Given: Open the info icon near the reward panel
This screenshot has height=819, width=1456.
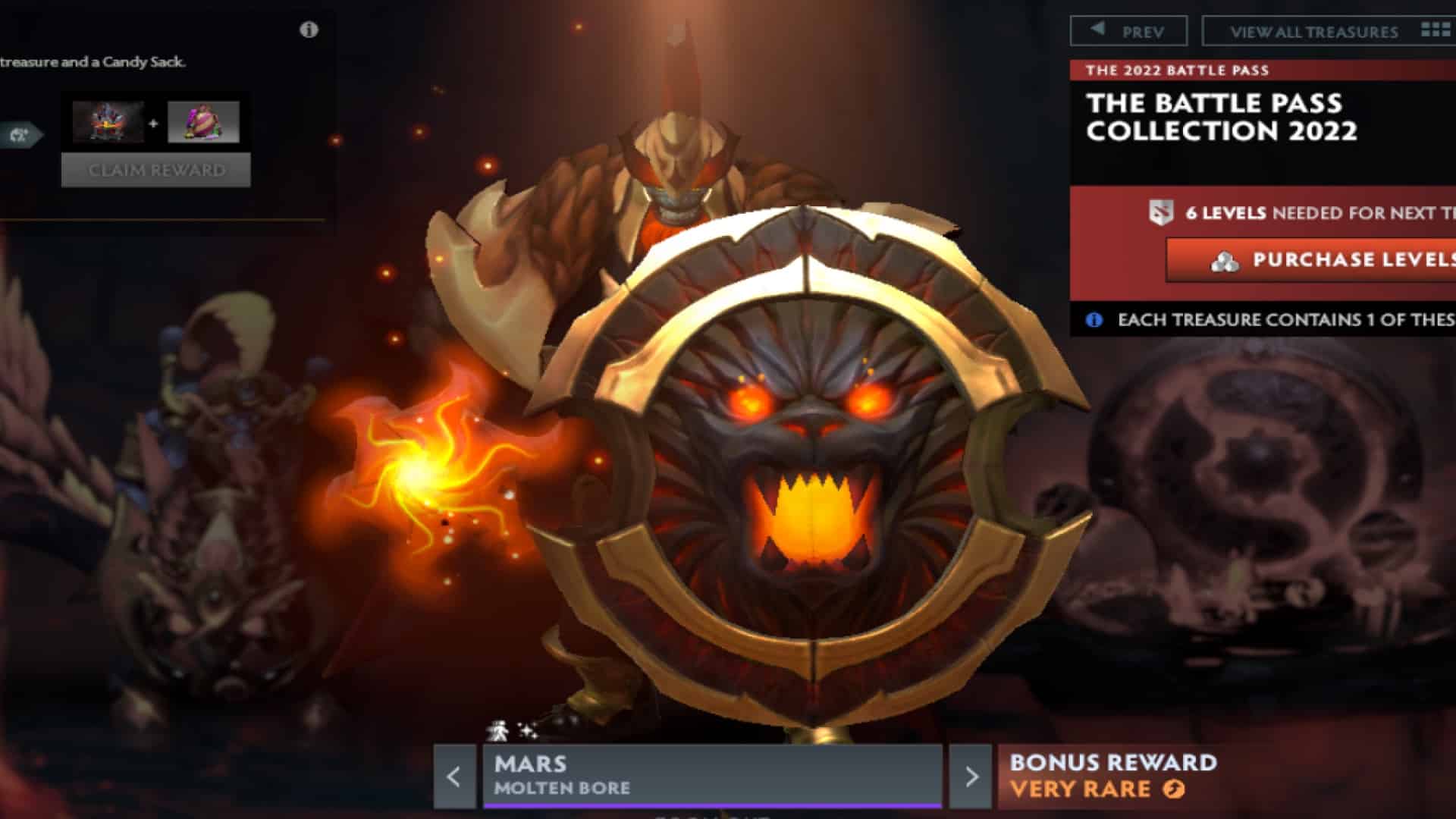Looking at the screenshot, I should pos(309,30).
